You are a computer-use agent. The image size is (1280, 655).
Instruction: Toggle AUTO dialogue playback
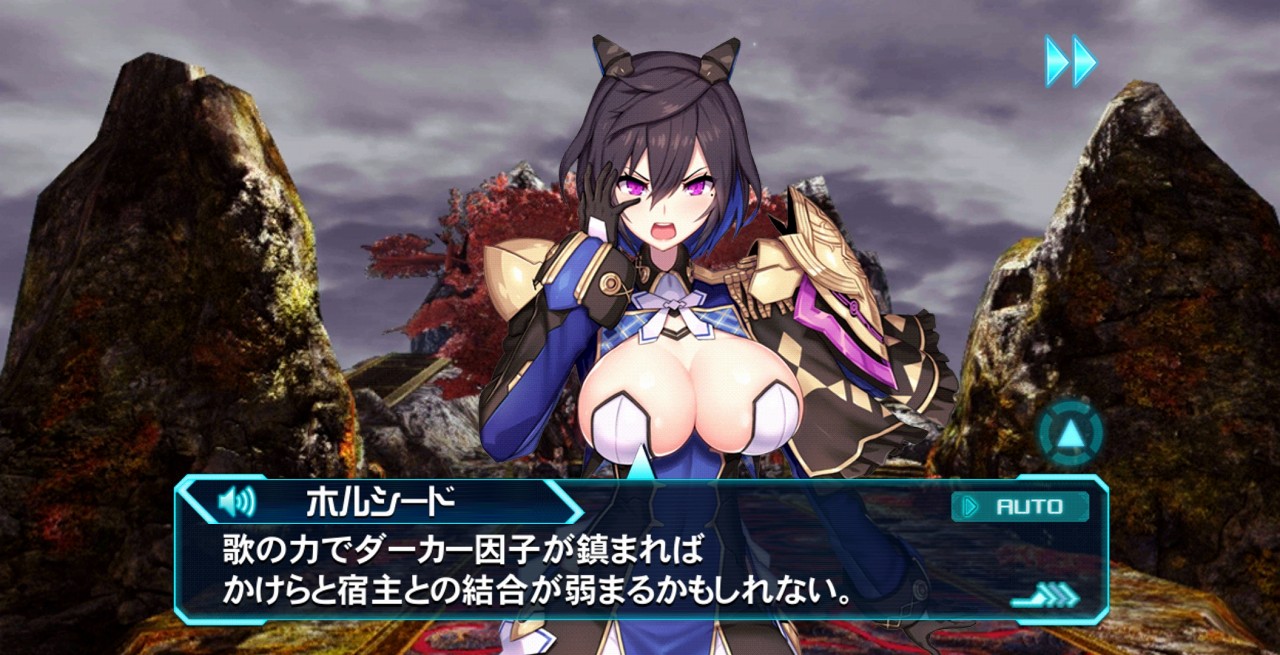click(x=1020, y=507)
